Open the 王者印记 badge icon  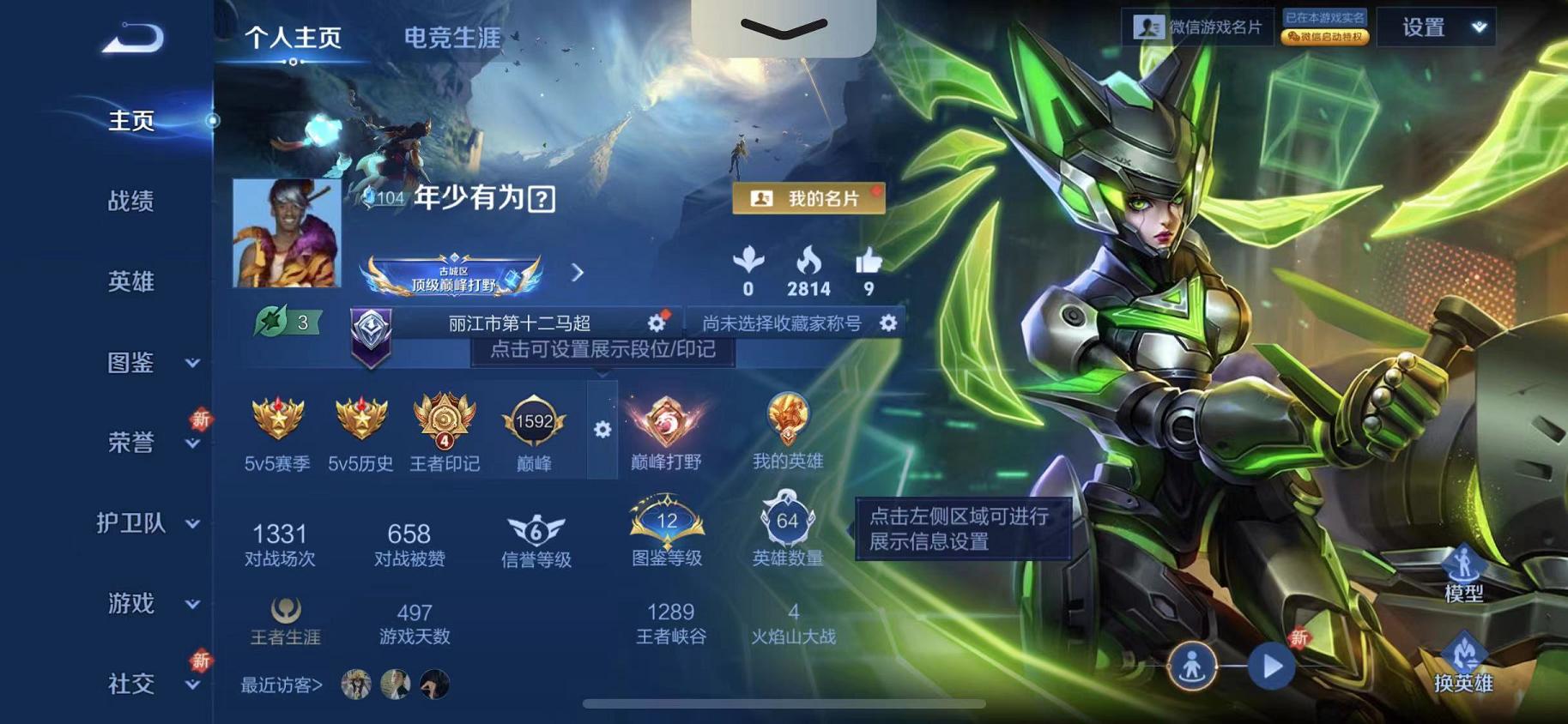[445, 422]
